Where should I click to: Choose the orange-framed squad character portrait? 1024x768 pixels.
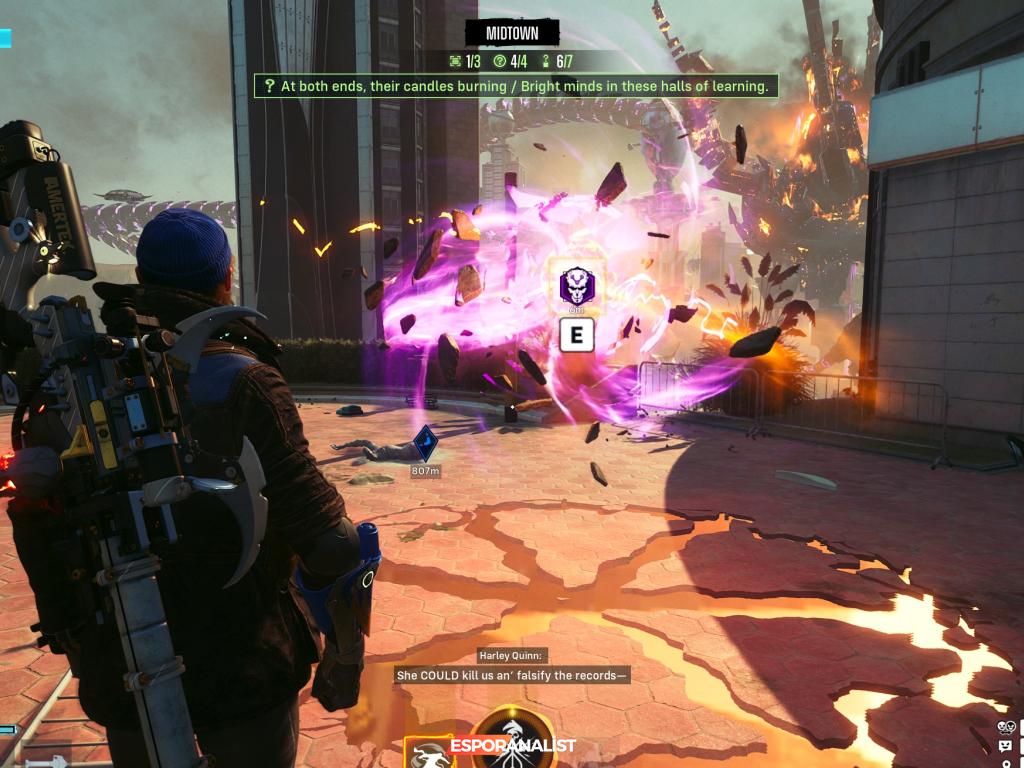click(427, 753)
